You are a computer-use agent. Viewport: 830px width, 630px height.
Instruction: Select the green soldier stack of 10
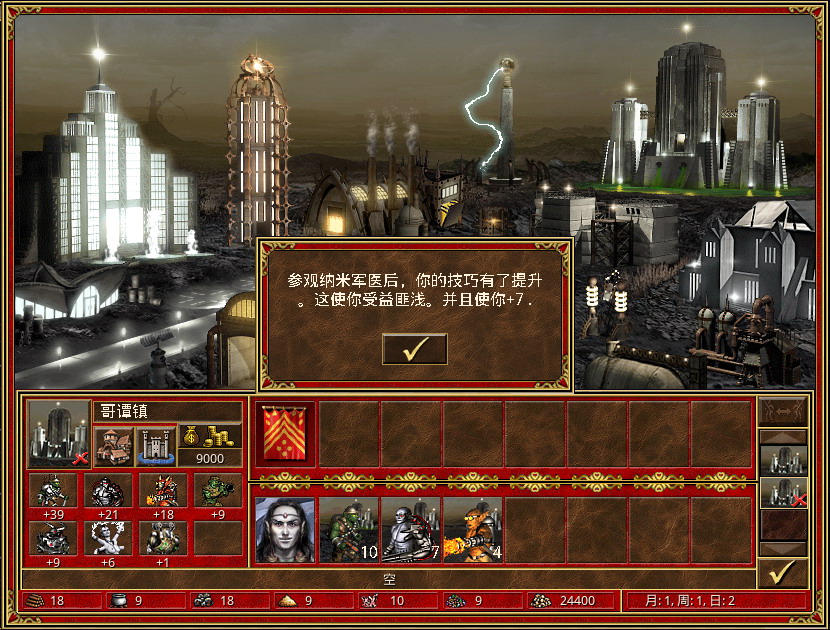(x=348, y=530)
